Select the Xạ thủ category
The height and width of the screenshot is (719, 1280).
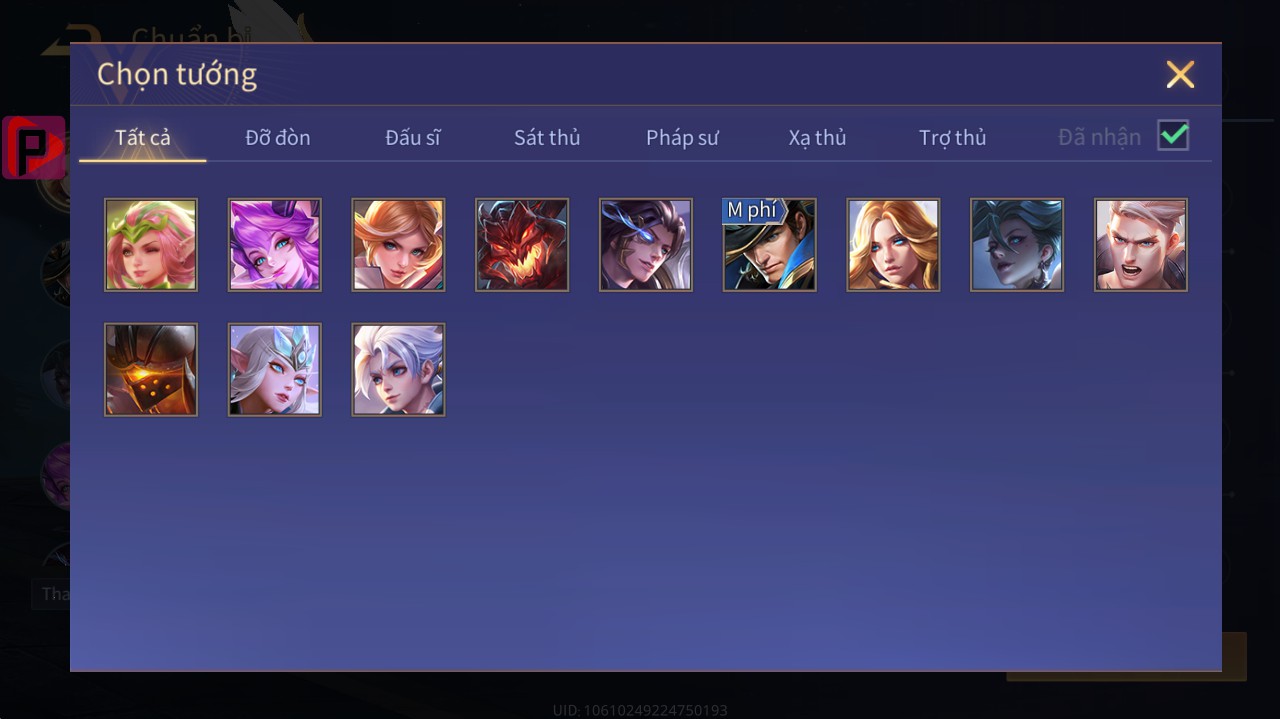[817, 137]
